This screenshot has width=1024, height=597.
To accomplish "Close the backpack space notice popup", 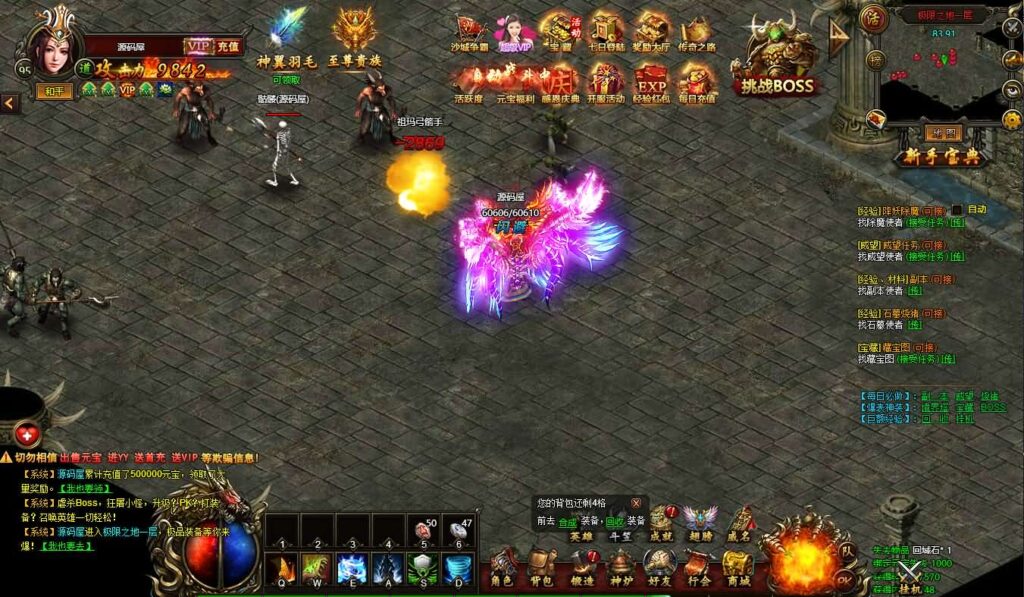I will point(636,502).
